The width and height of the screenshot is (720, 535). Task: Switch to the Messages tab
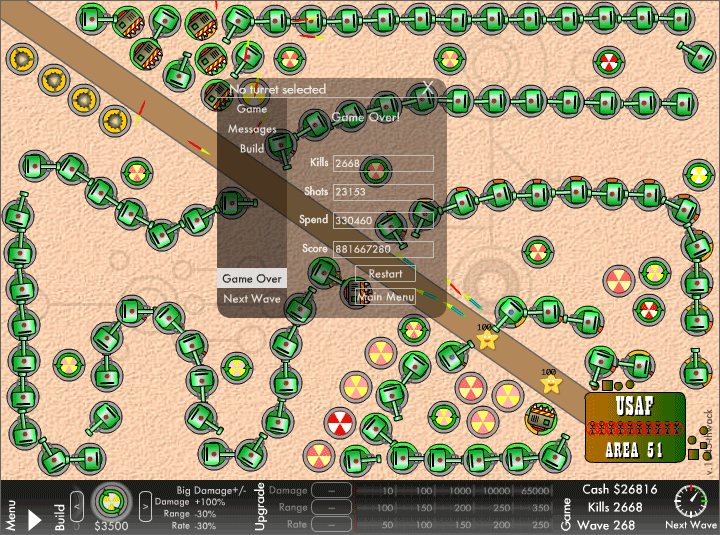(x=252, y=129)
